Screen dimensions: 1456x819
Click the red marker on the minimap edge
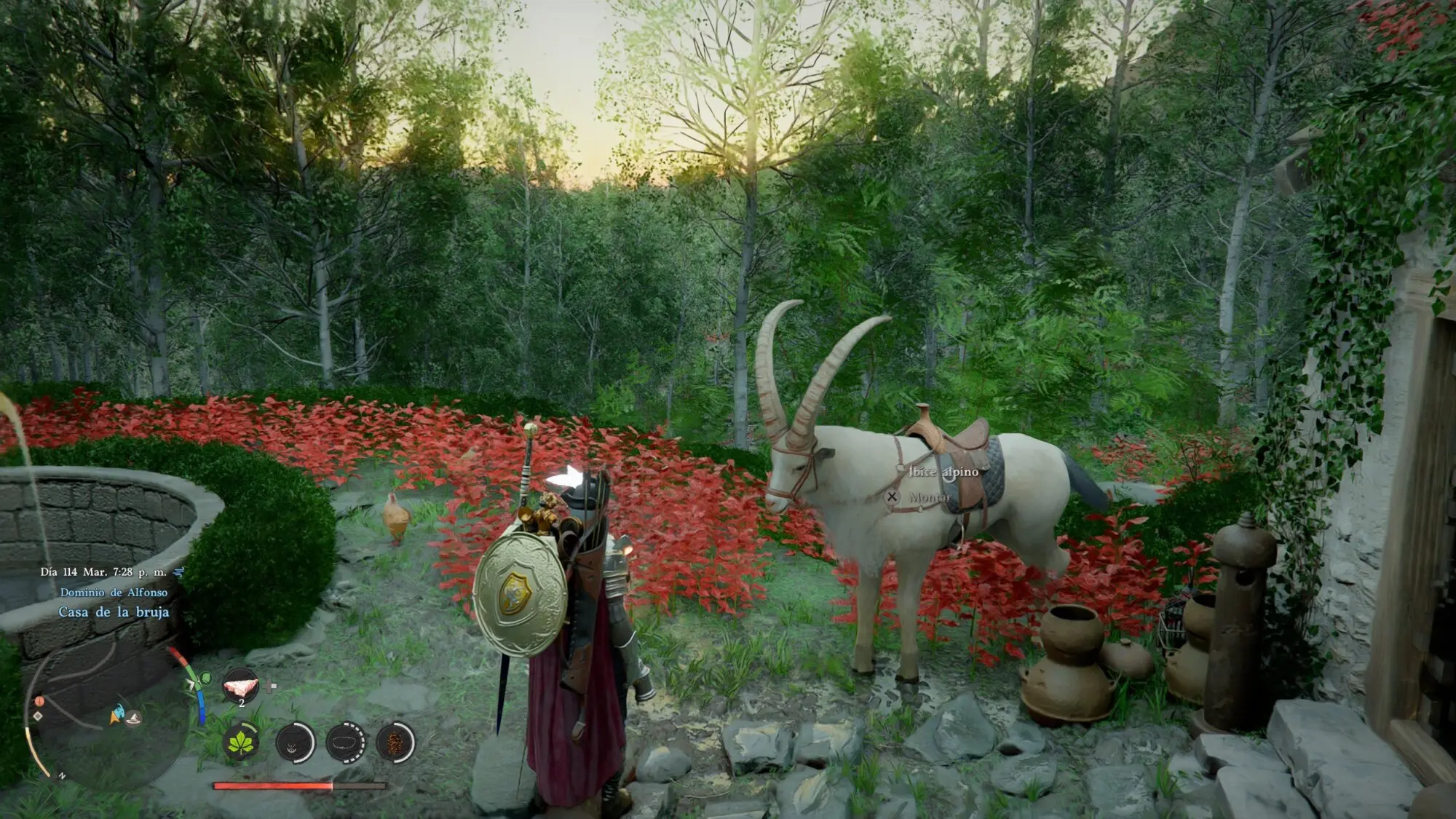(x=39, y=702)
